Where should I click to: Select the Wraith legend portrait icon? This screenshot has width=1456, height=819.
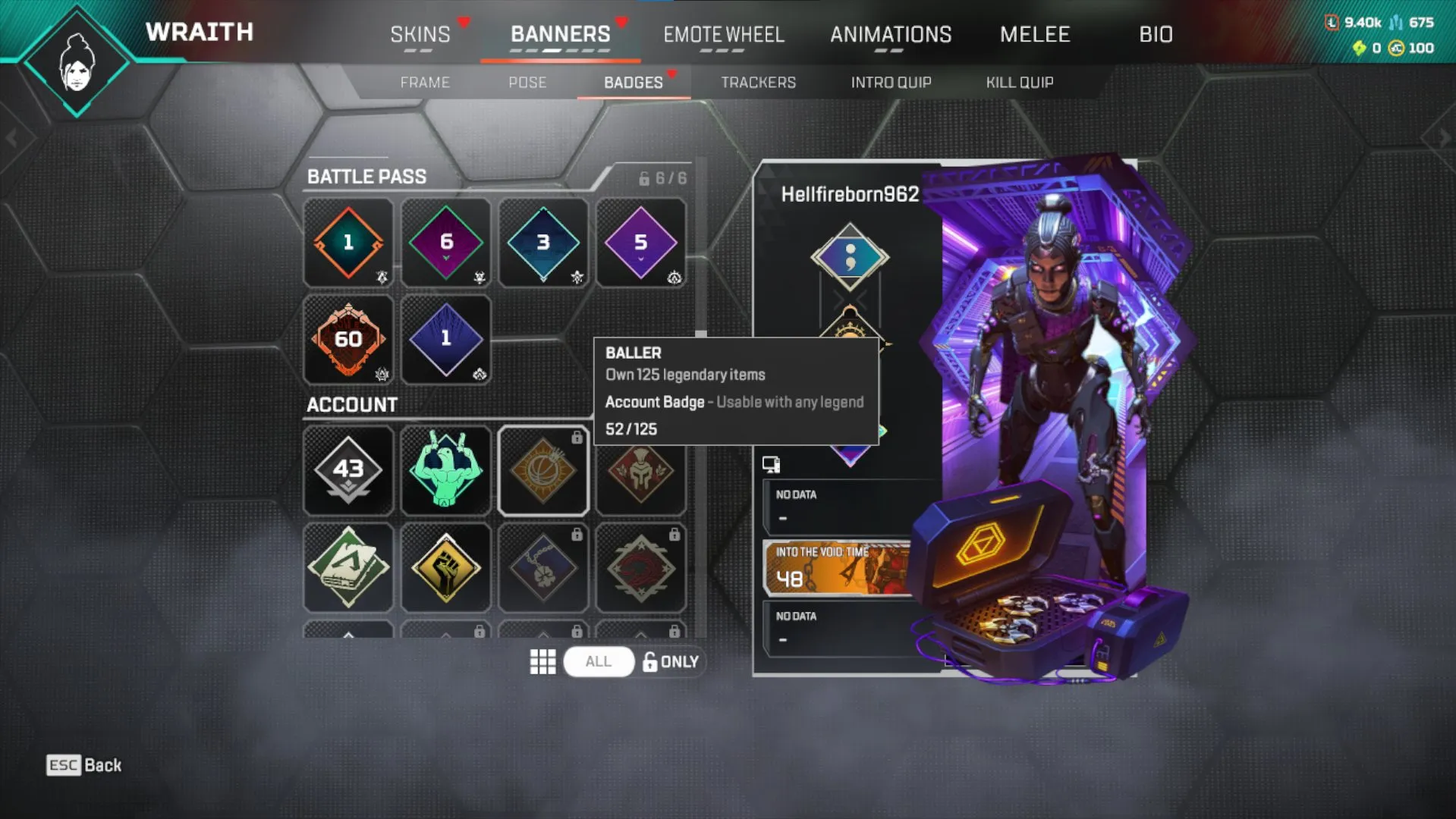(76, 61)
